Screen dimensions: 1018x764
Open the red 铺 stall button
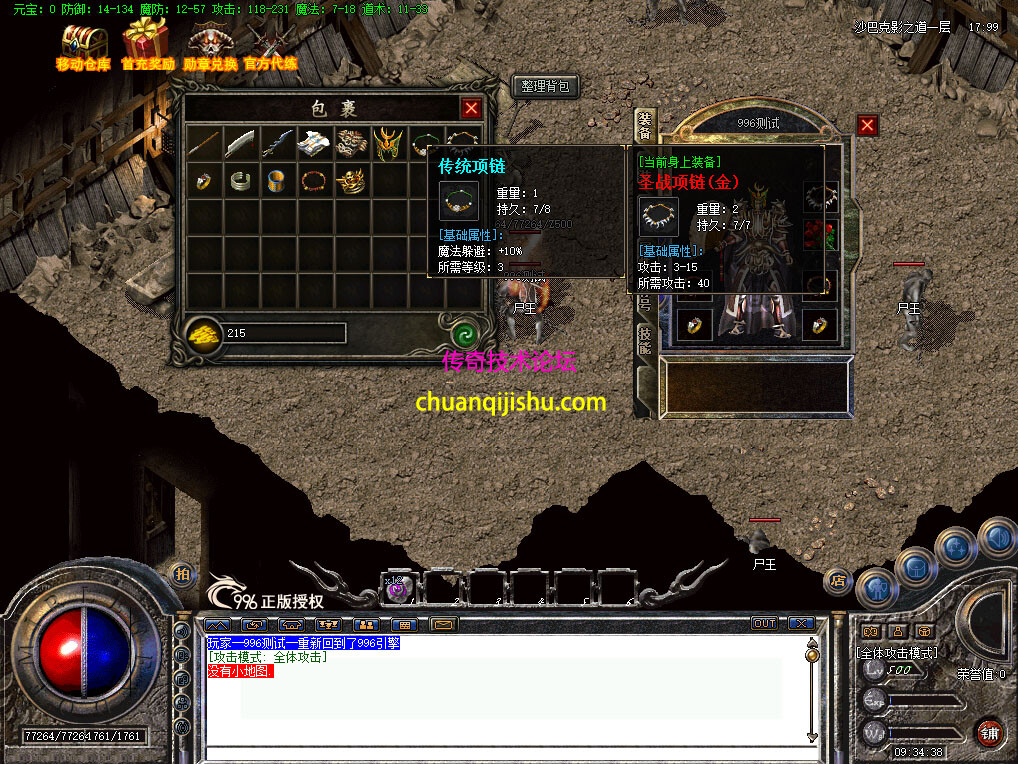pos(991,731)
